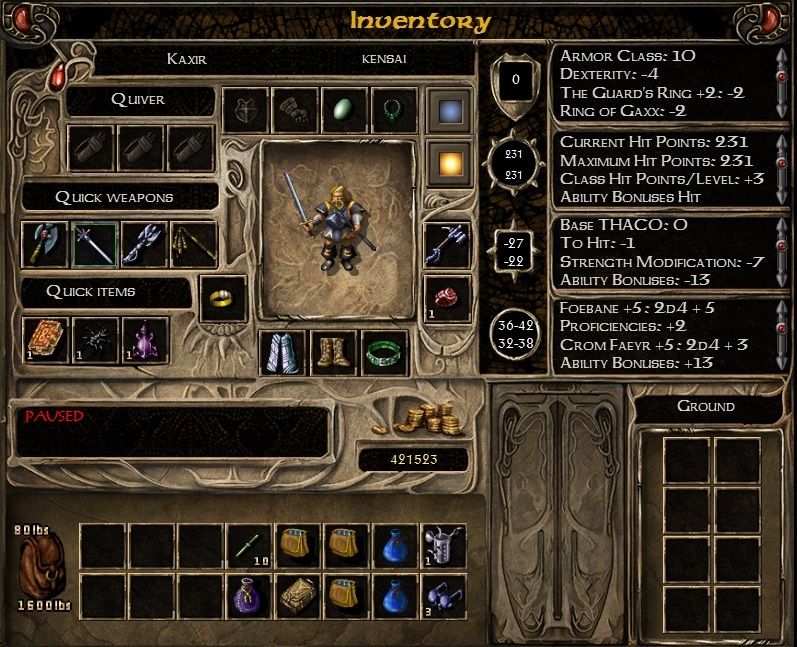Select the green wand stack of 10
The image size is (797, 647).
tap(249, 547)
